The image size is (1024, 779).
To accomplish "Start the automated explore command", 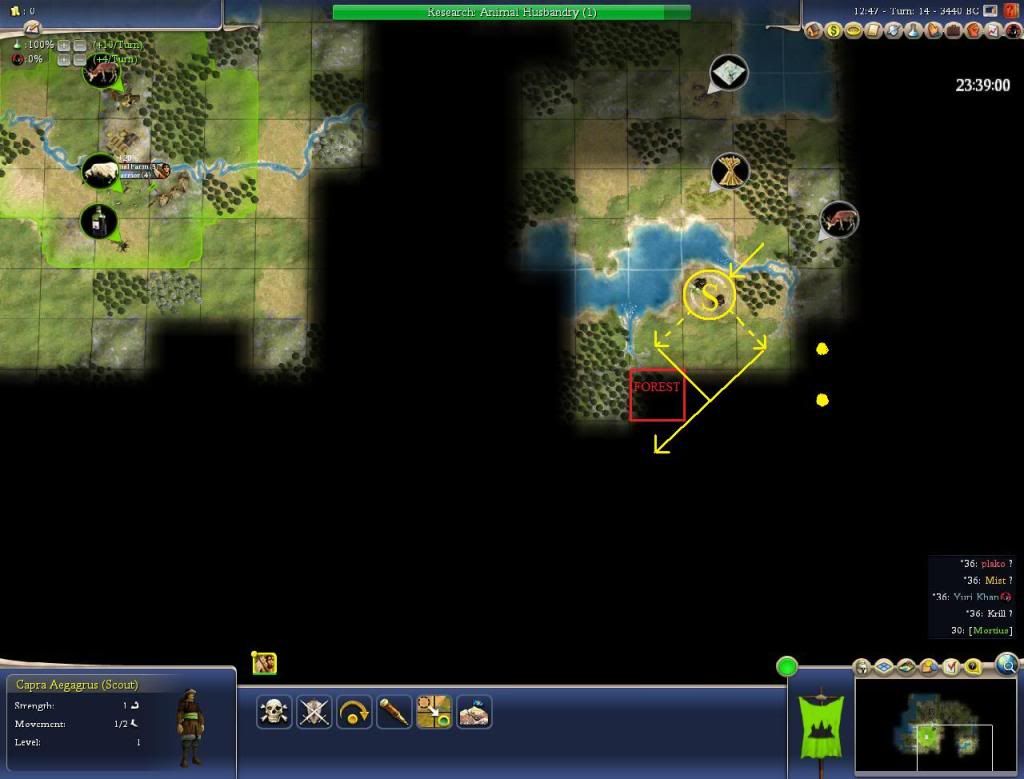I will [474, 712].
